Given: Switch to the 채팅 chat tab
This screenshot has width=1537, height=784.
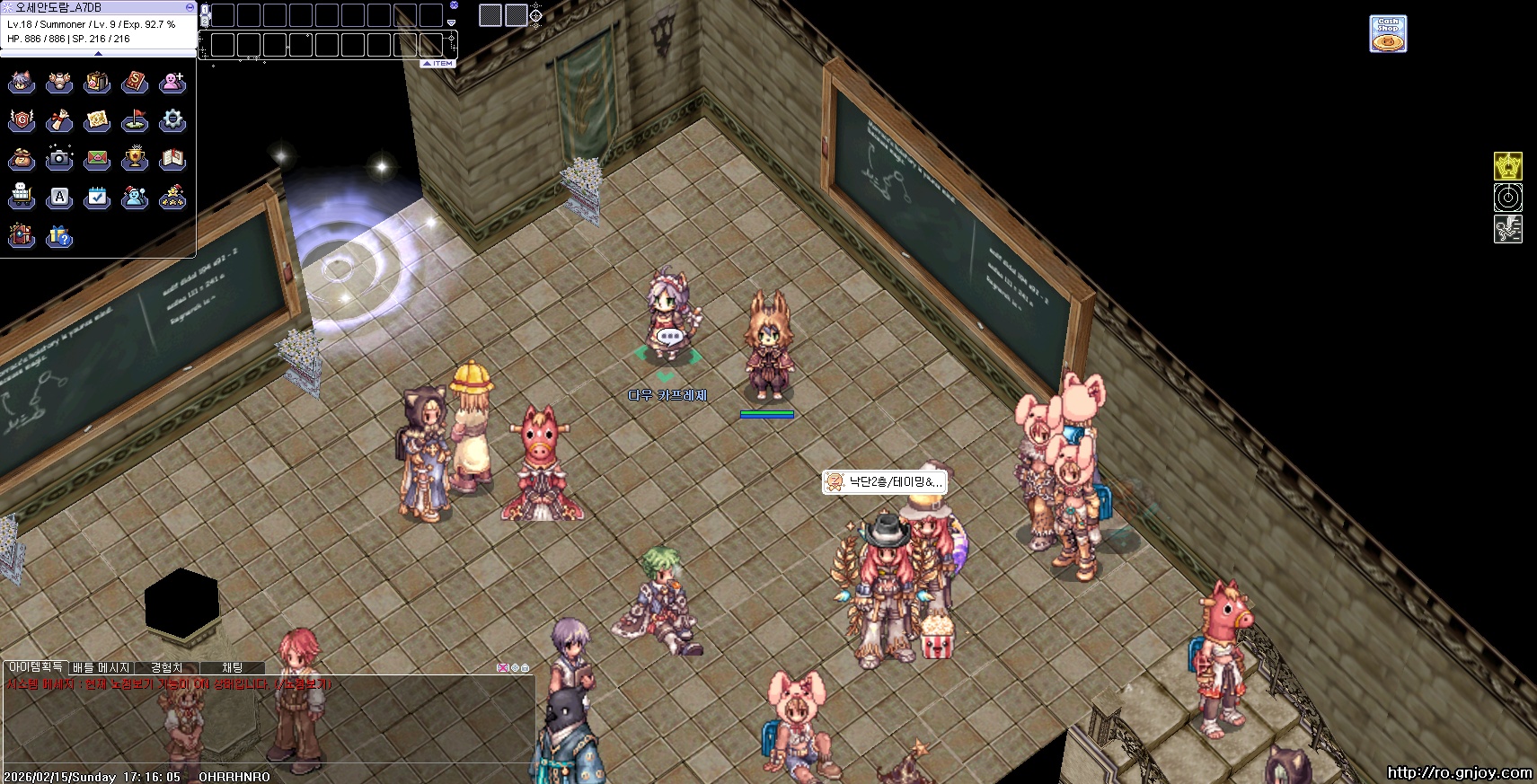Looking at the screenshot, I should click(x=233, y=667).
